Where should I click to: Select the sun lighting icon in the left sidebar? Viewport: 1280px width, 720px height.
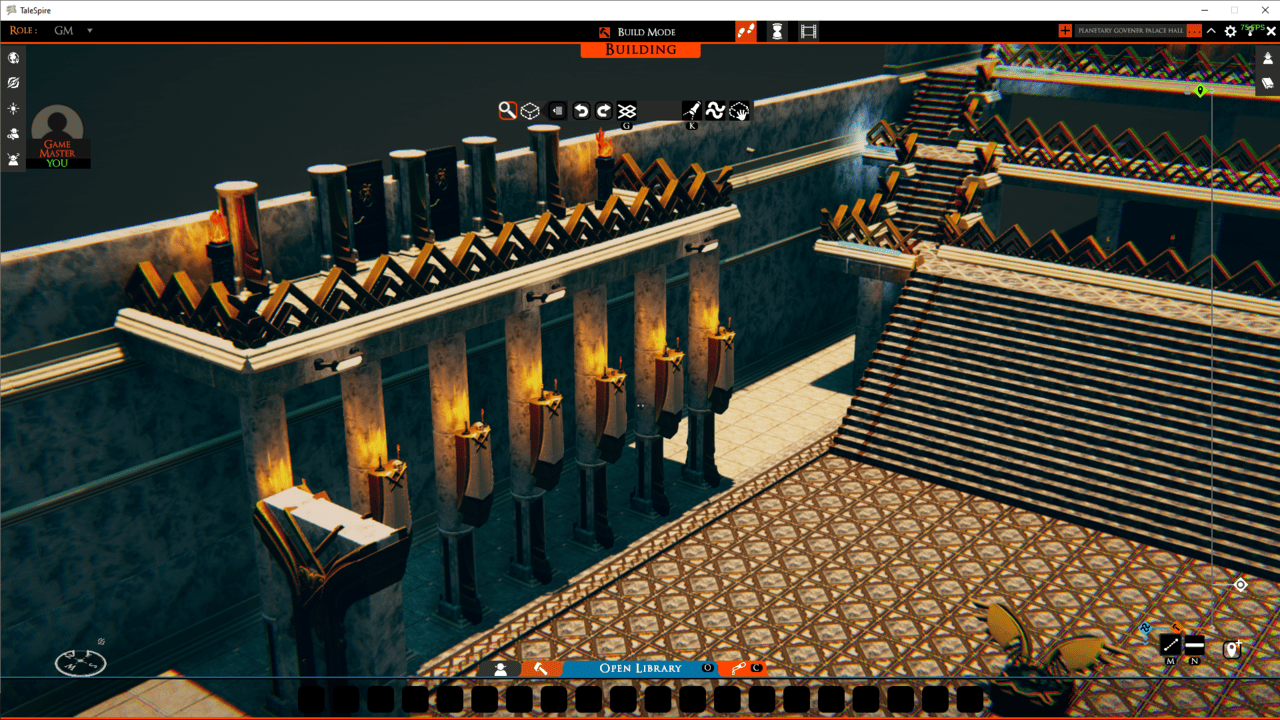(x=13, y=108)
